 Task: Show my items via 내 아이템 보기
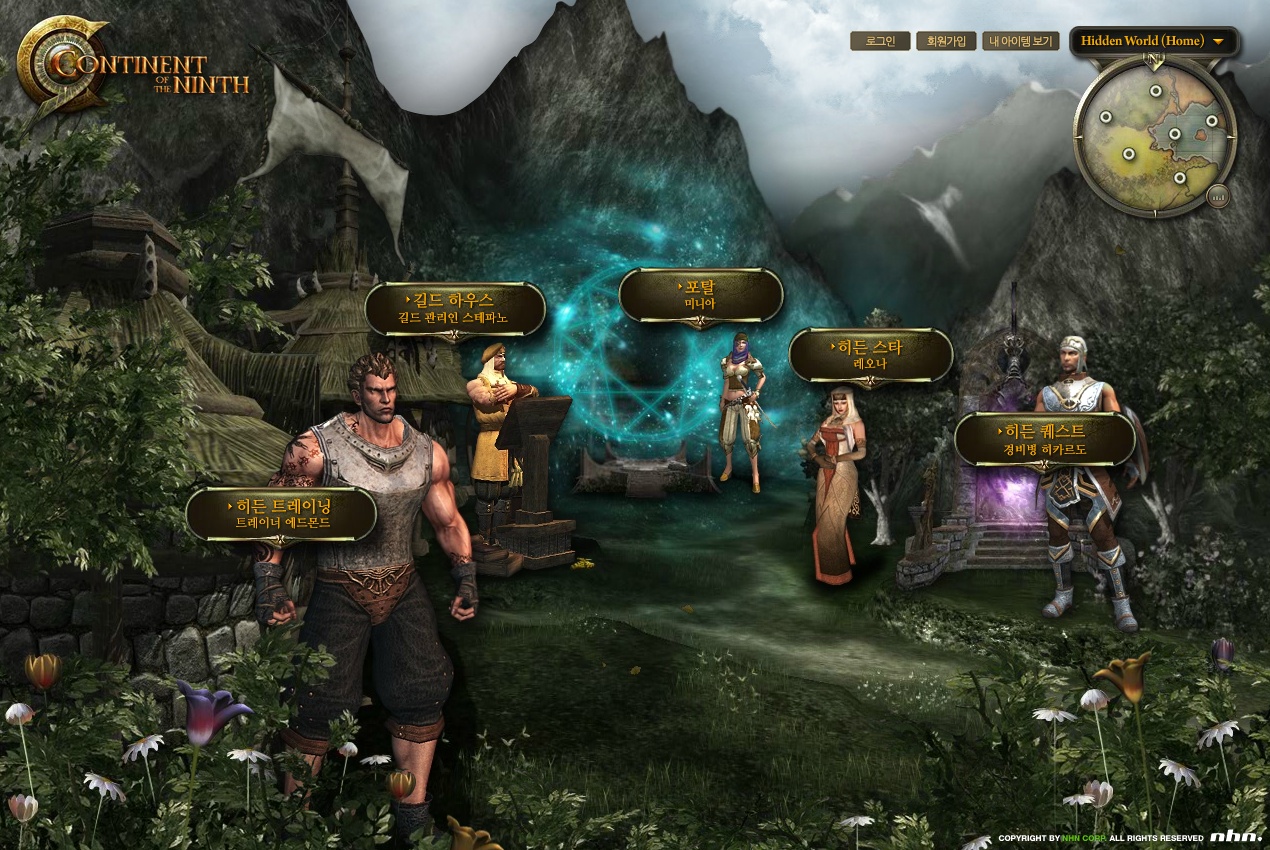pos(1020,41)
